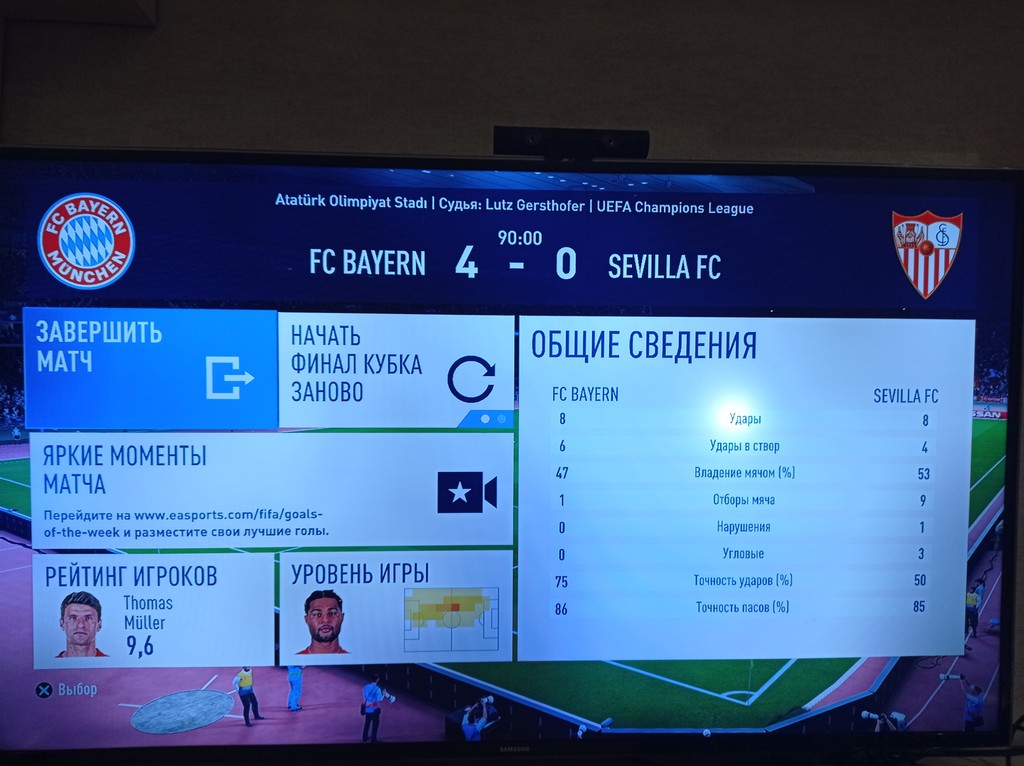Open Яркие моменты матча highlights
This screenshot has height=766, width=1024.
271,490
